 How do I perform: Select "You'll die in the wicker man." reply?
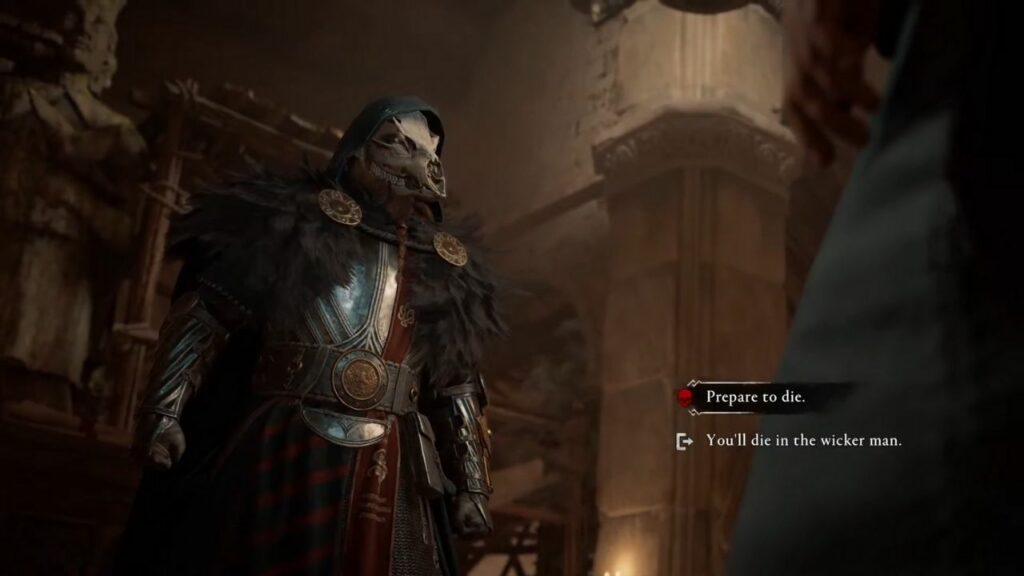click(x=803, y=440)
